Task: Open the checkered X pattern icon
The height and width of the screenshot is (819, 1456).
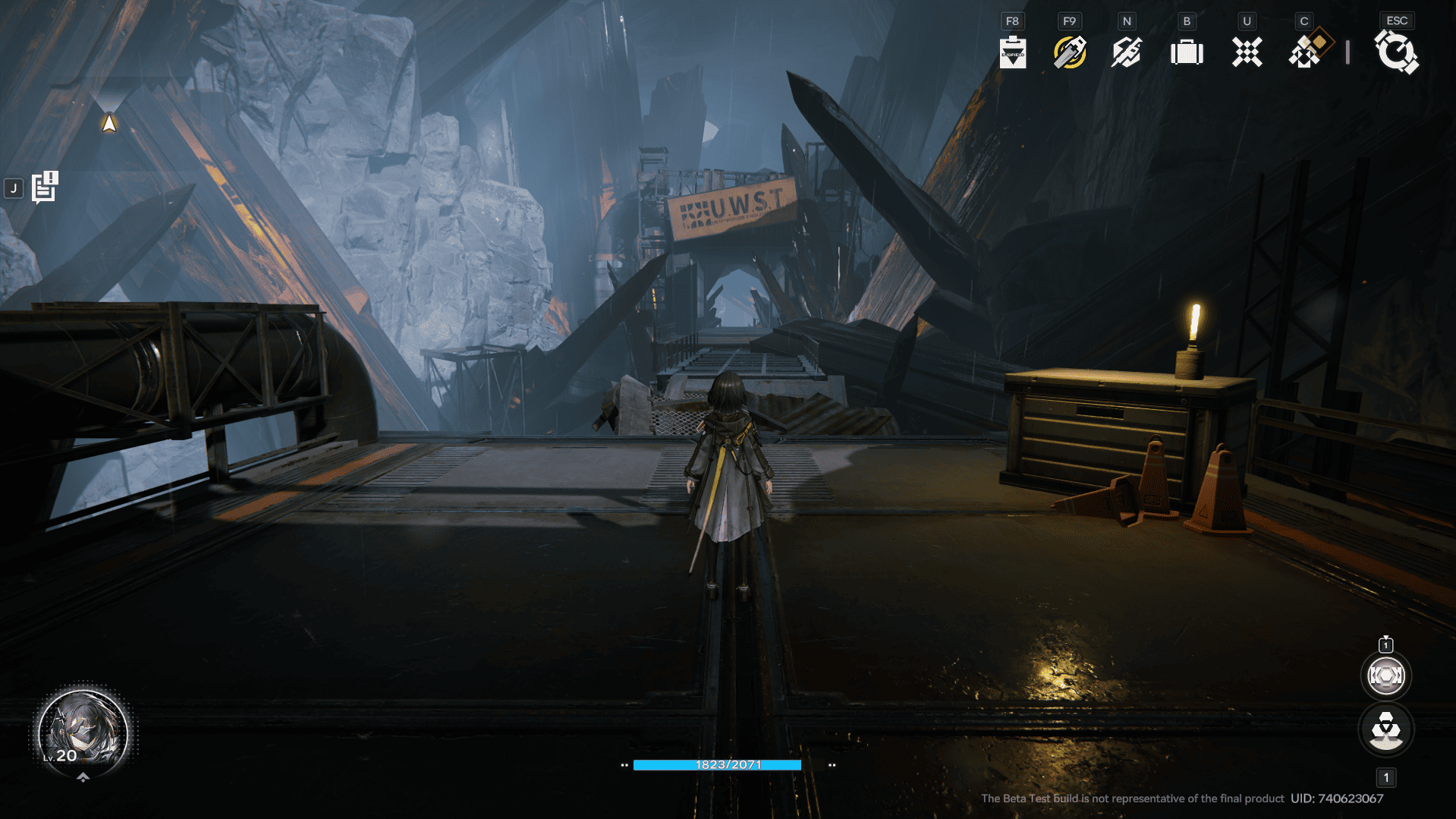Action: click(x=1247, y=52)
